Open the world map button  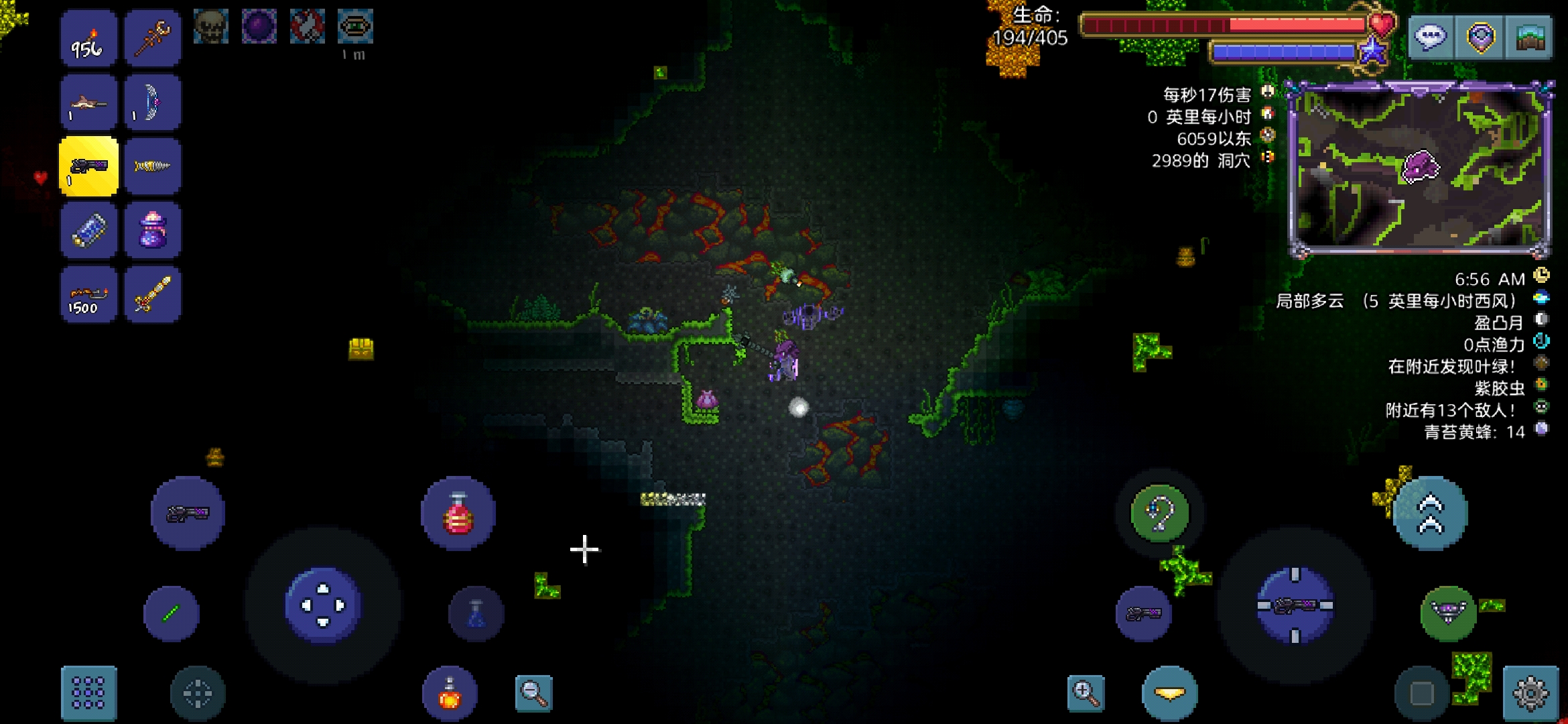[1530, 37]
